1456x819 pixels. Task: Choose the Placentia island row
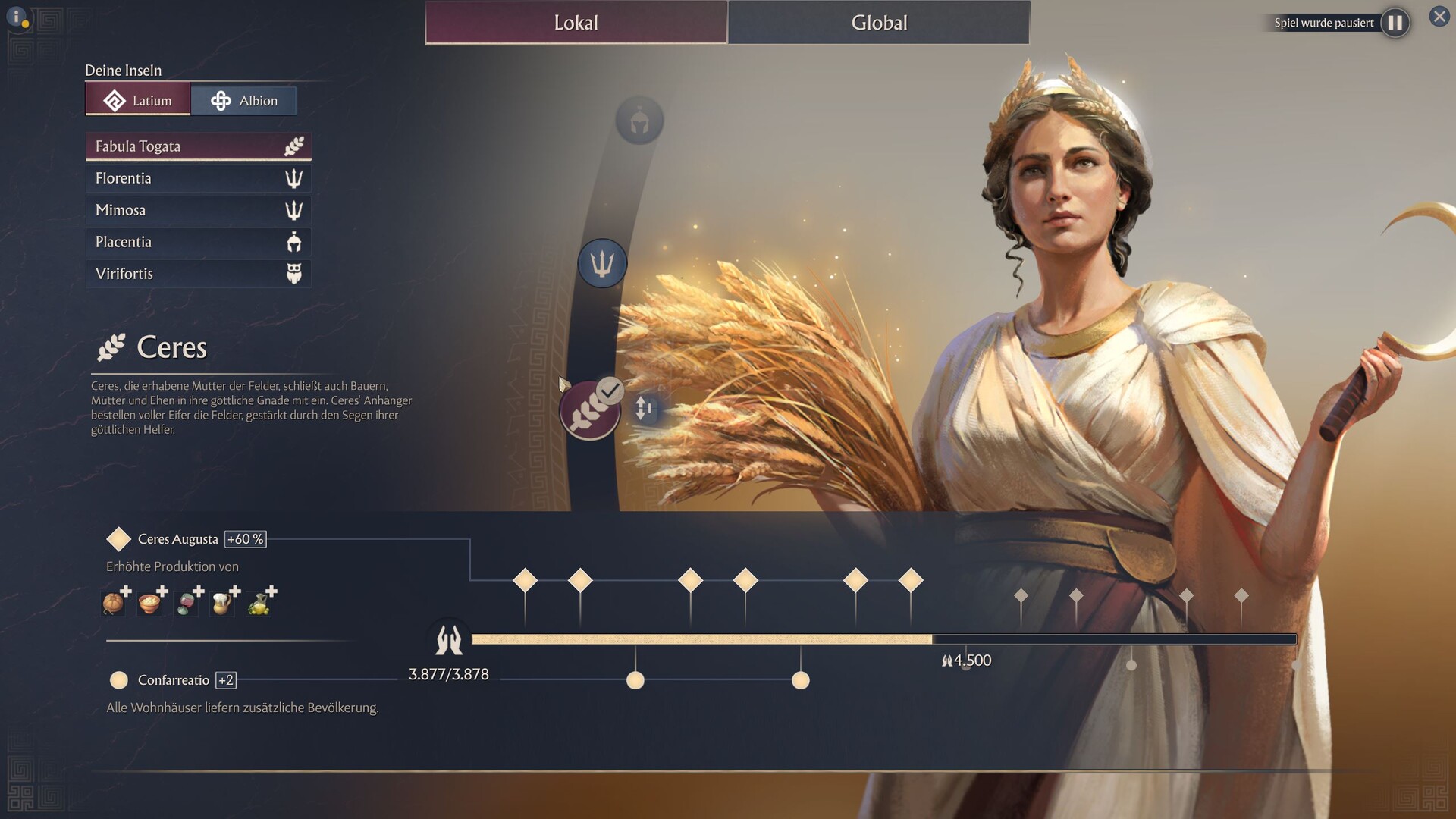click(198, 242)
